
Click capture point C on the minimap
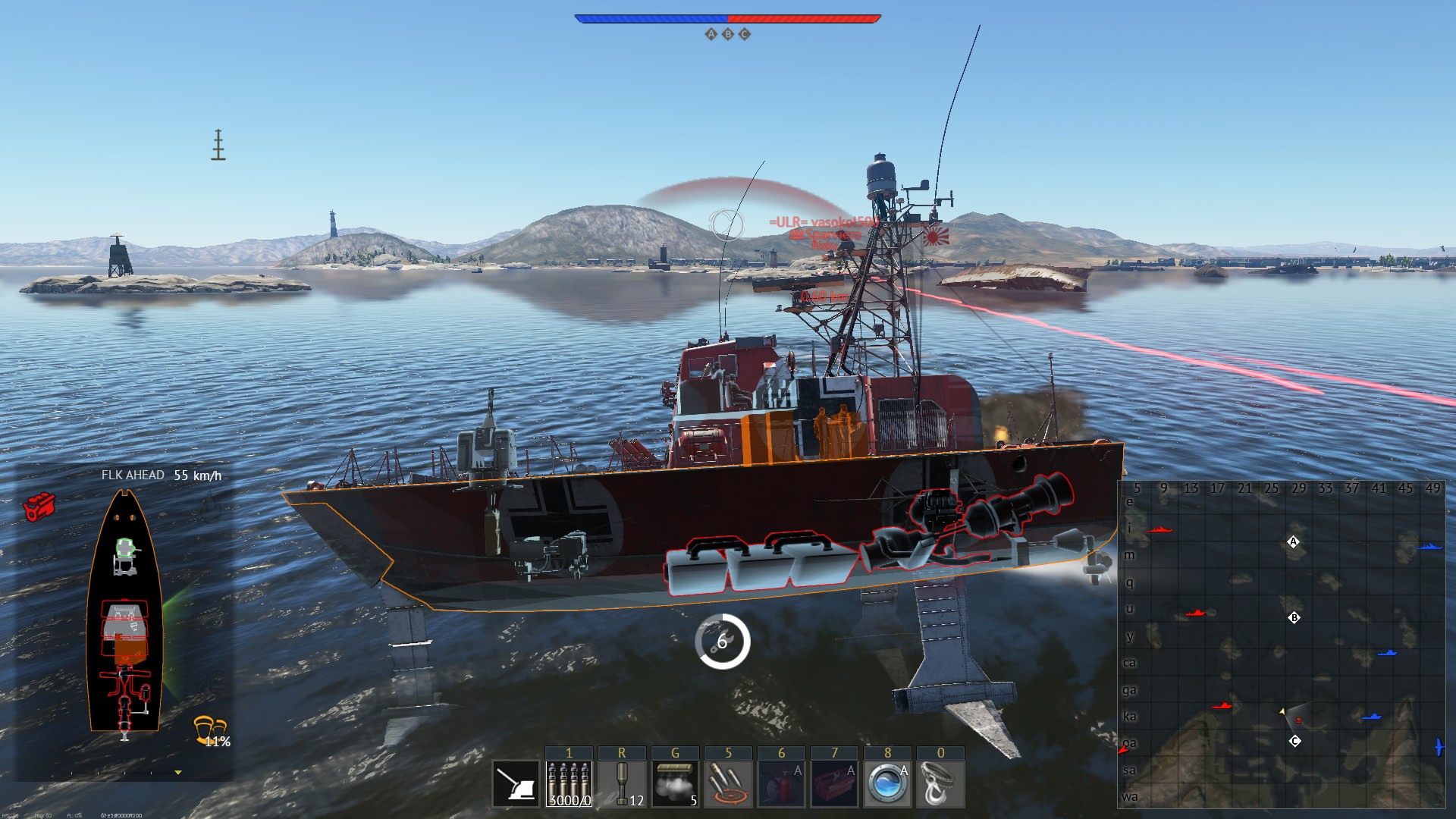point(1295,741)
